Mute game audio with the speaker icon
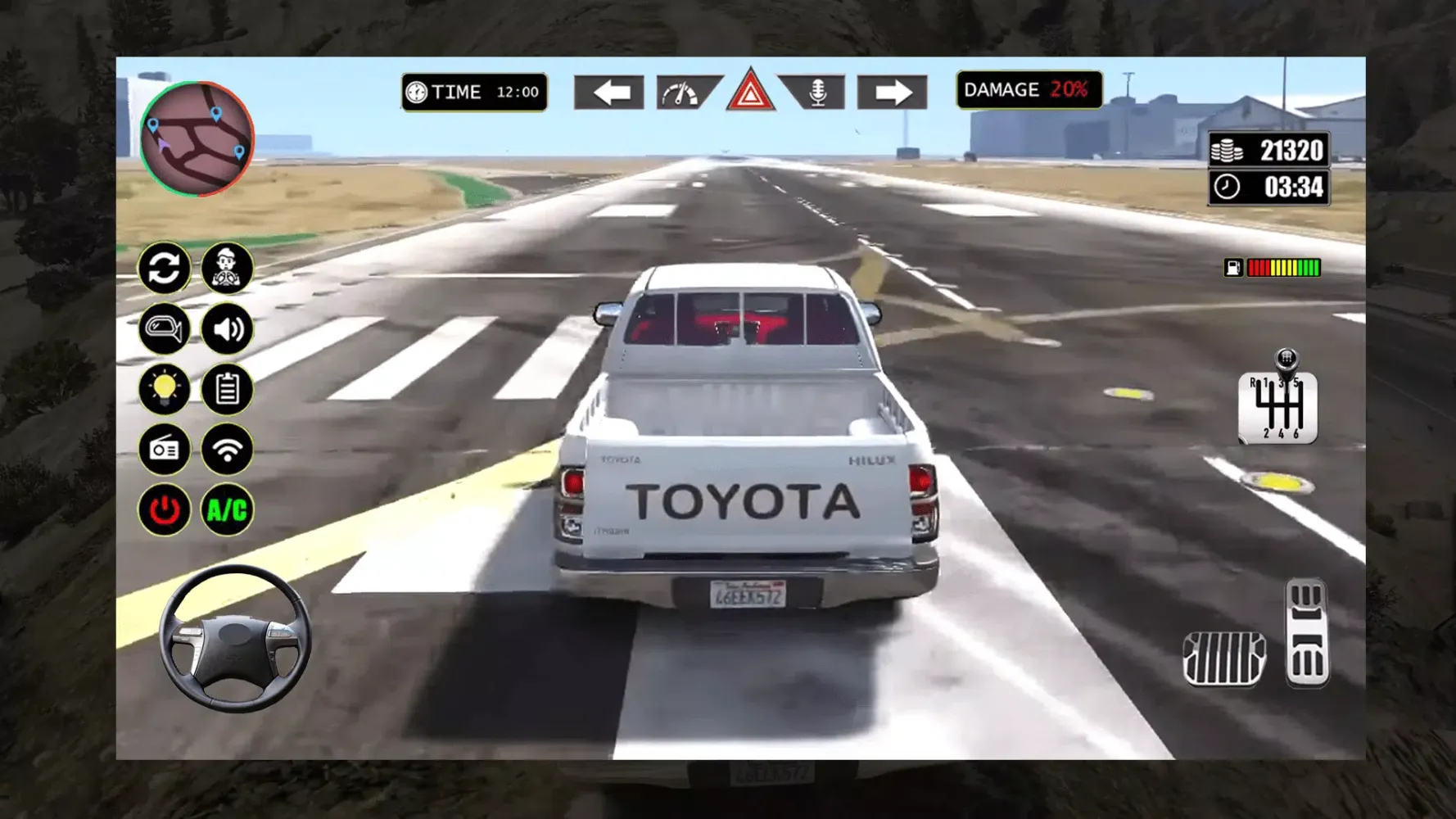 pos(228,329)
